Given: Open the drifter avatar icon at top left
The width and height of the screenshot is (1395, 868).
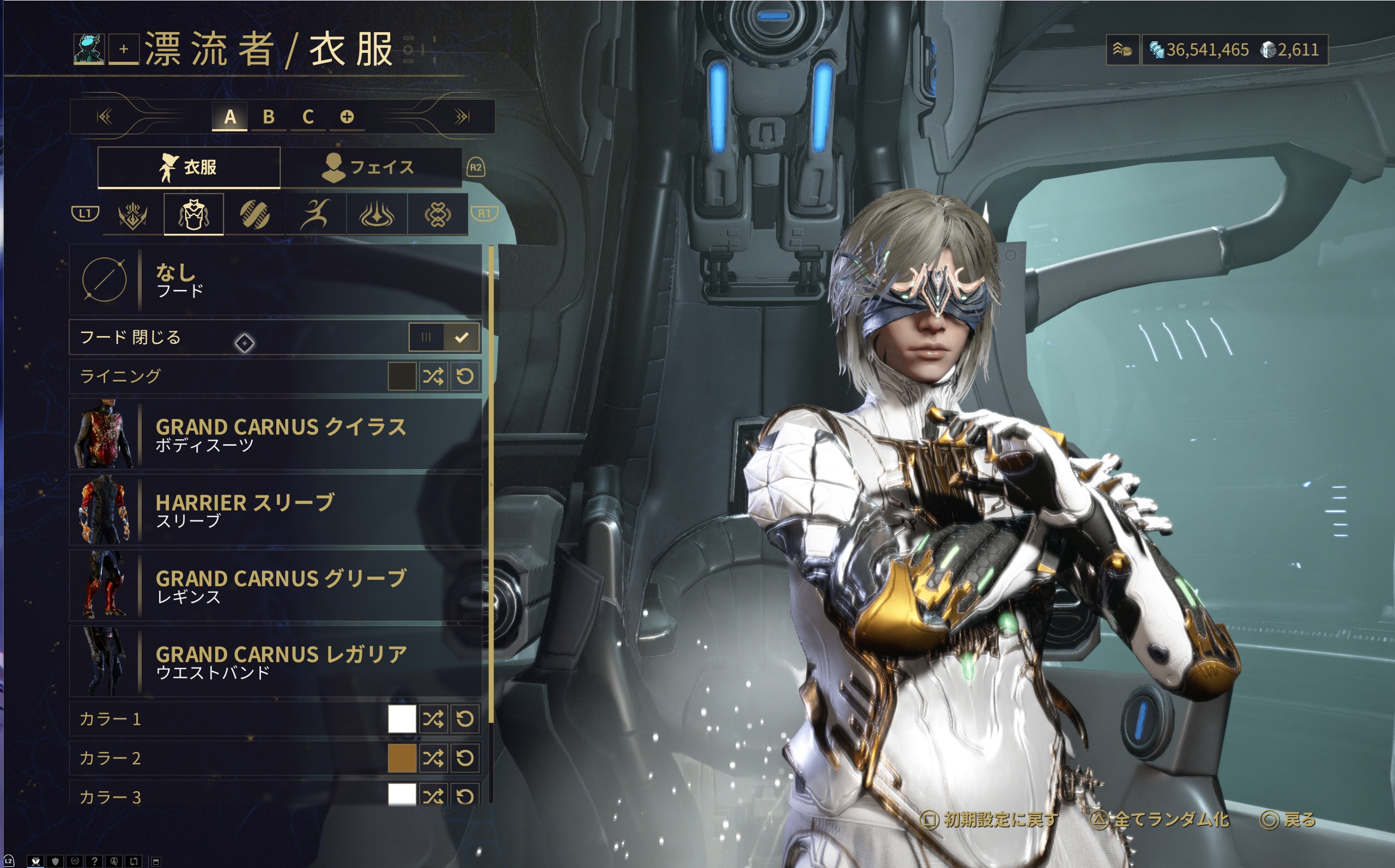Looking at the screenshot, I should 89,50.
